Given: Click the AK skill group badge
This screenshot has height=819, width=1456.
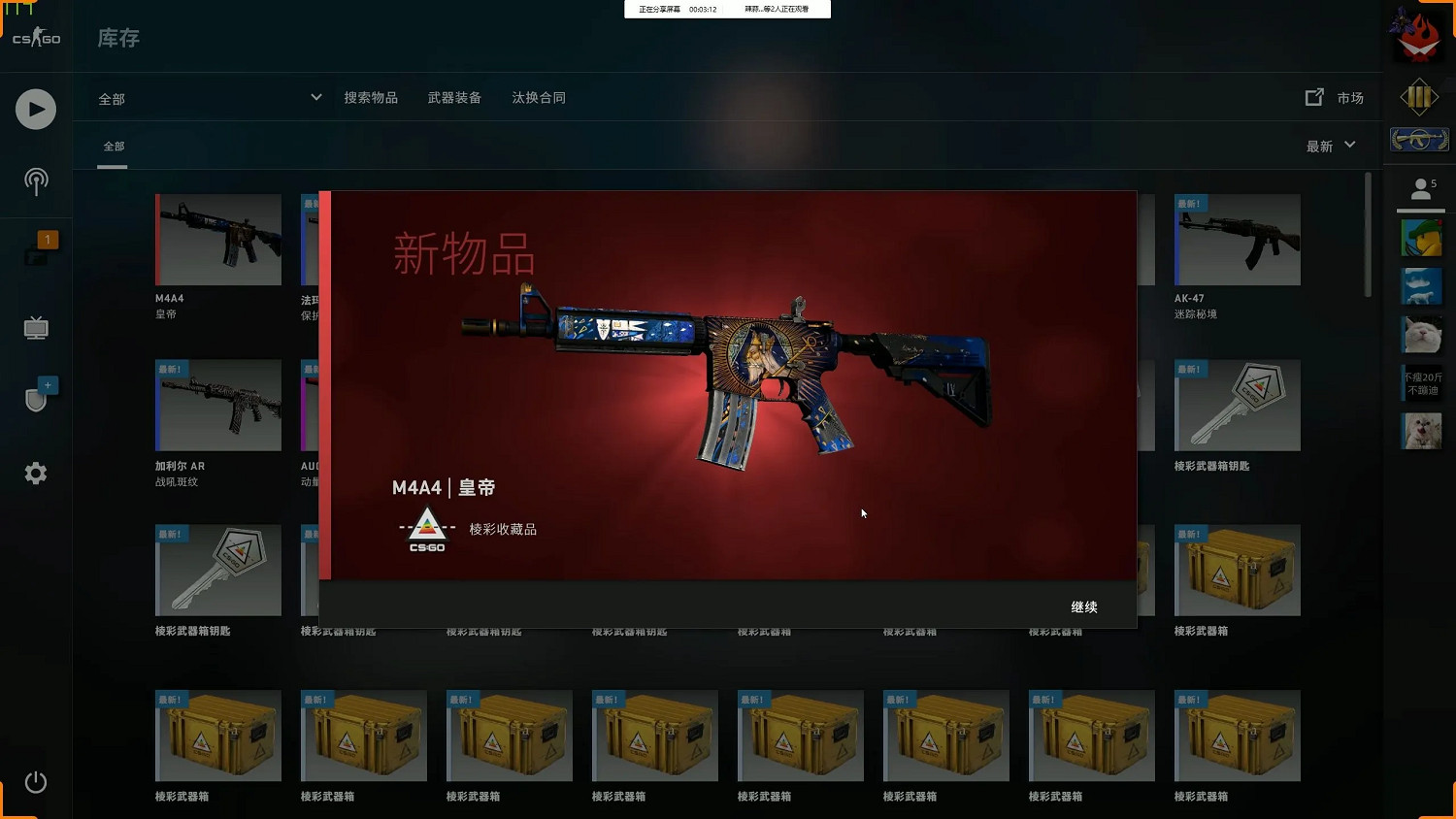Looking at the screenshot, I should [x=1420, y=139].
